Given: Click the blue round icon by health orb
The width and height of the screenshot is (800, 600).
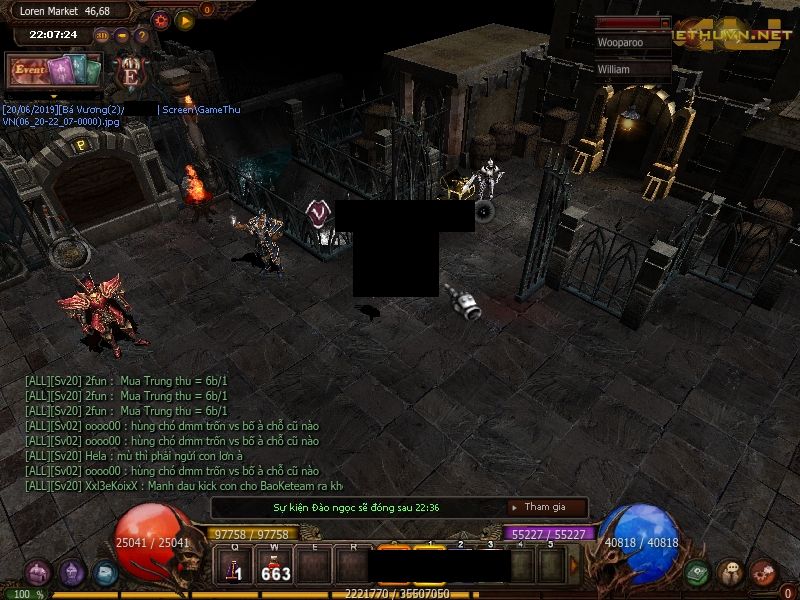Looking at the screenshot, I should [x=105, y=573].
